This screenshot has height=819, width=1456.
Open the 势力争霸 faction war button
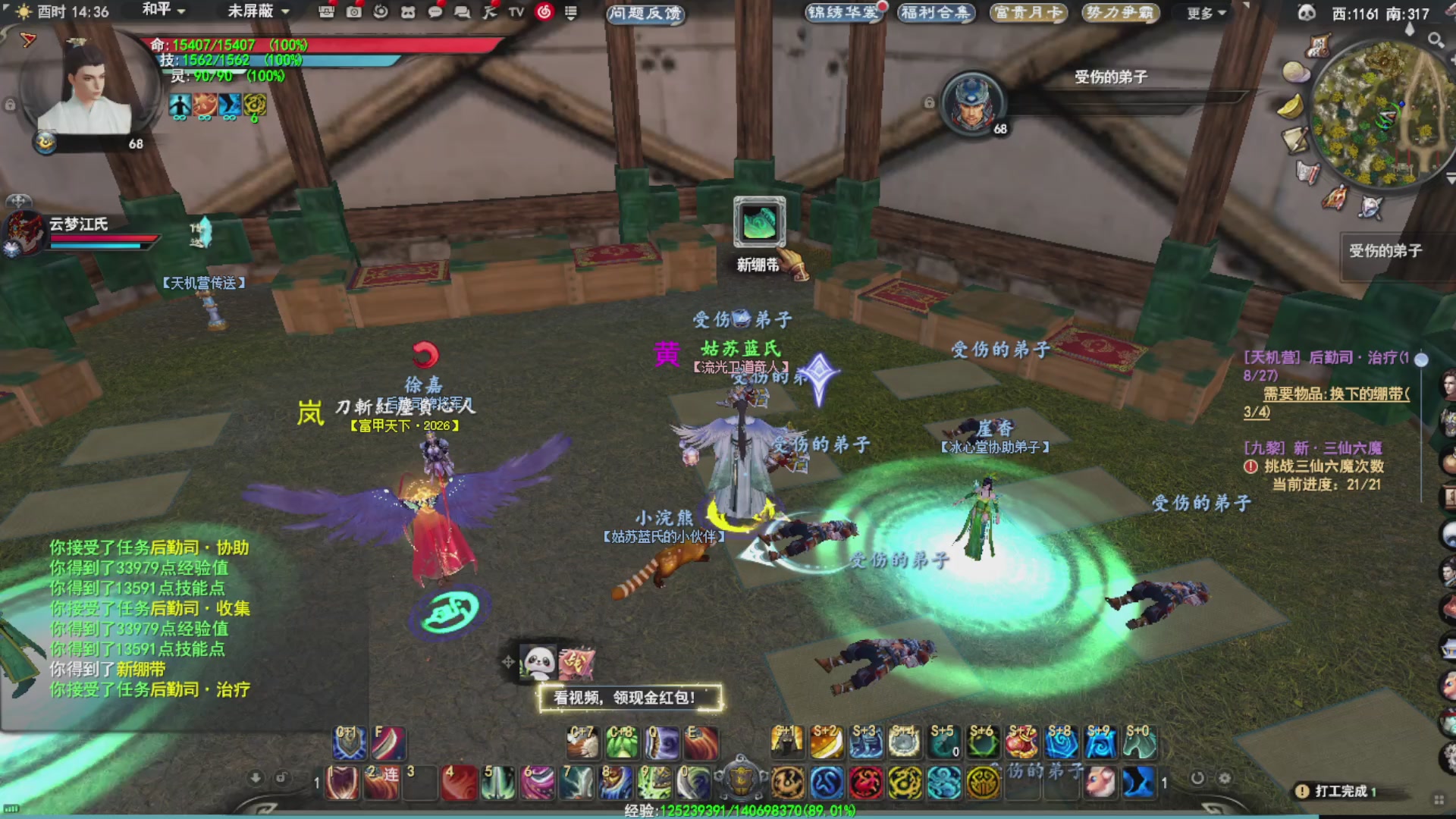pyautogui.click(x=1119, y=13)
